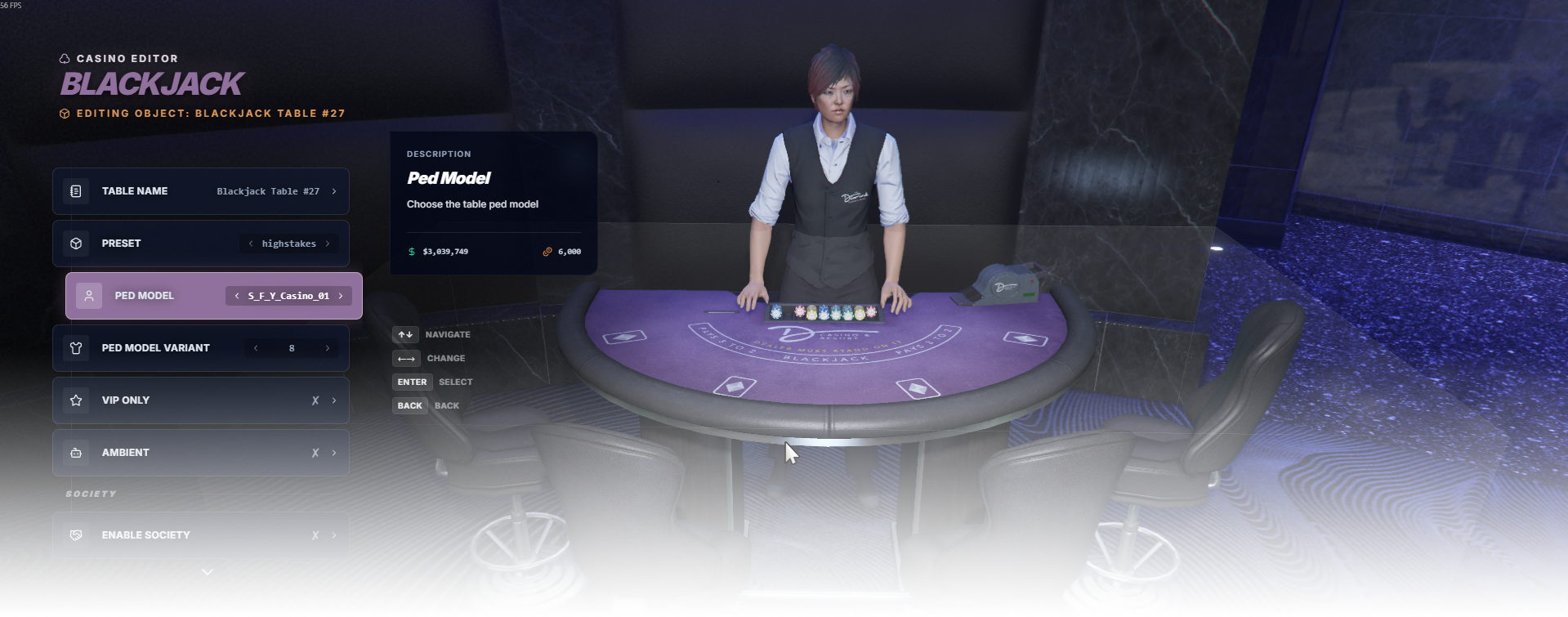Increase ped model variant number
This screenshot has width=1568, height=617.
coord(328,348)
